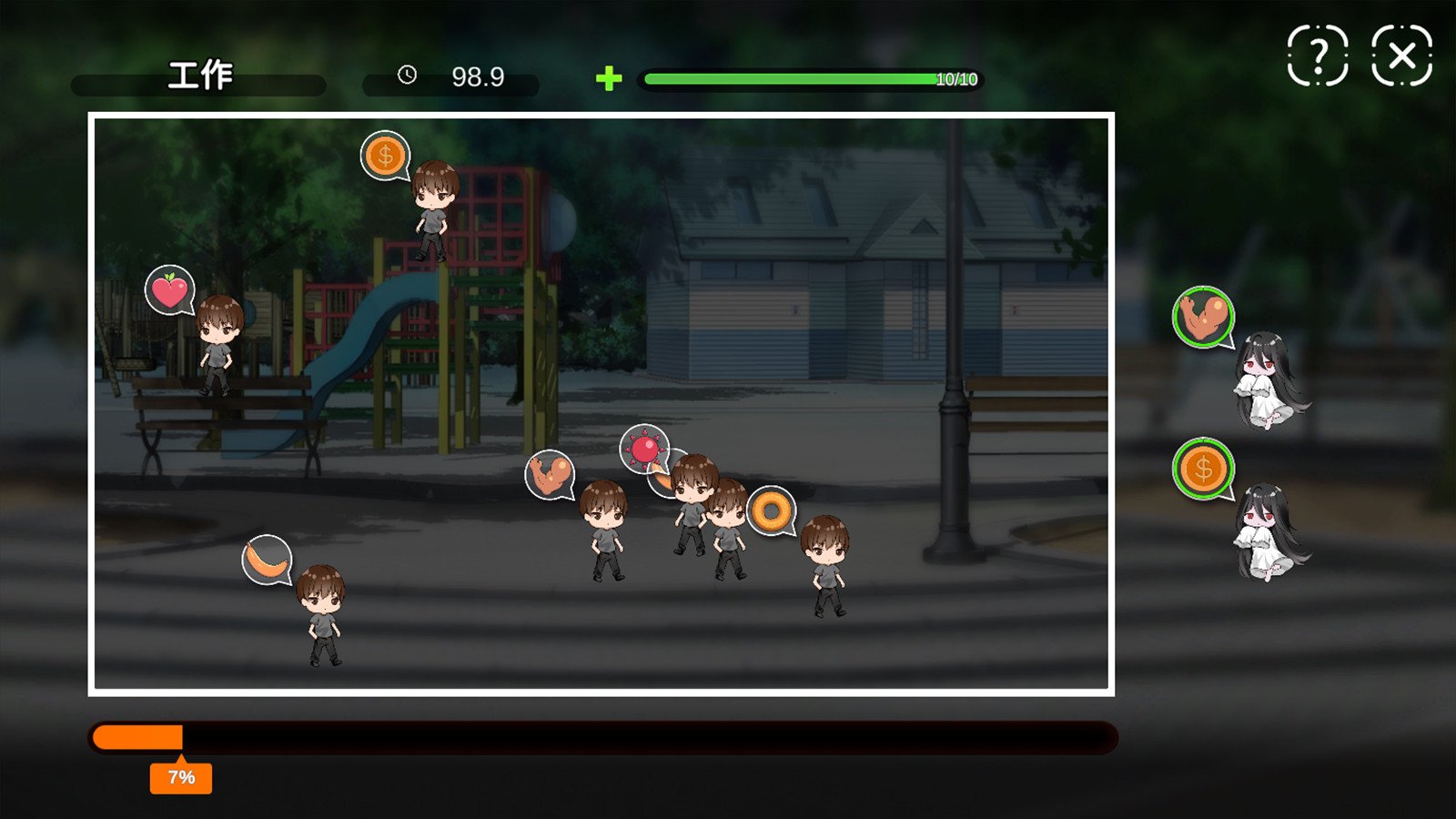Exit using the X close button
The image size is (1456, 819).
(1400, 56)
